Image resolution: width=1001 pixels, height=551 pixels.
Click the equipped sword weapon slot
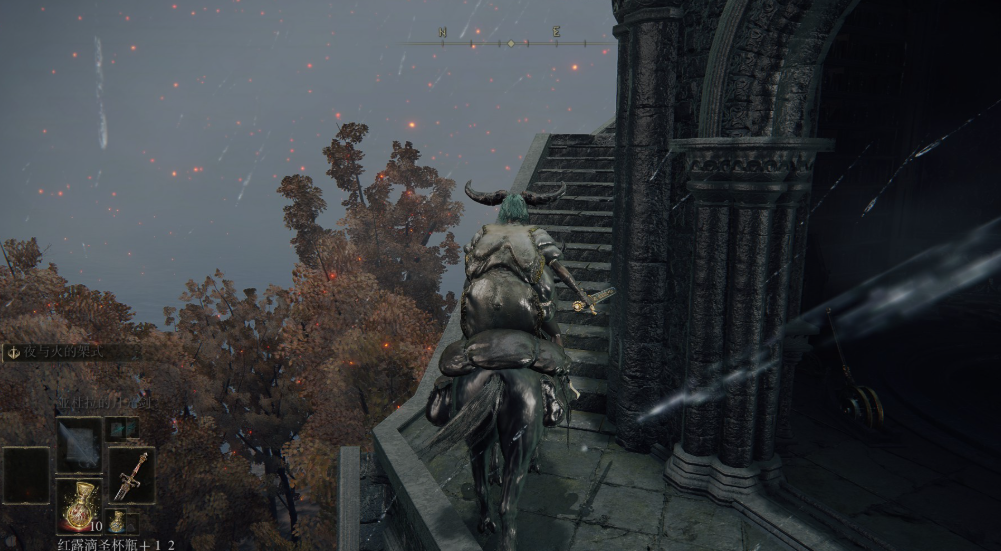[131, 475]
